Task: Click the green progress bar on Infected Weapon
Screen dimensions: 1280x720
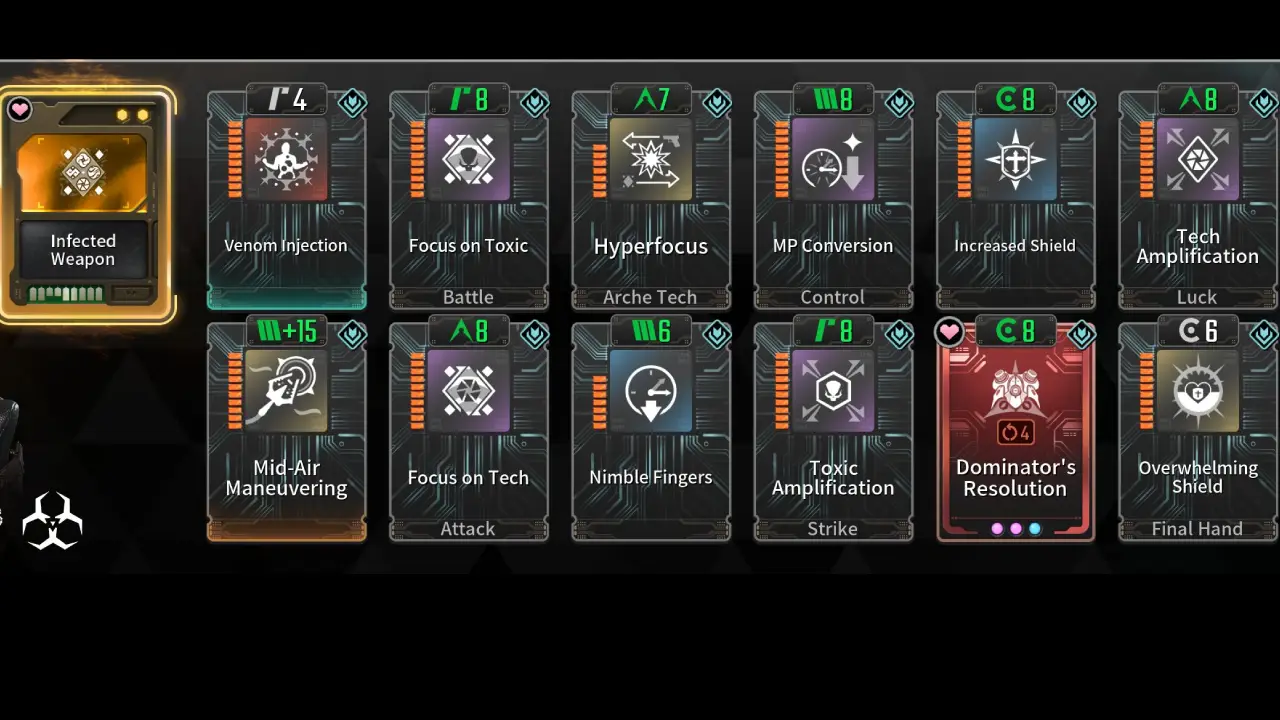Action: (x=66, y=293)
